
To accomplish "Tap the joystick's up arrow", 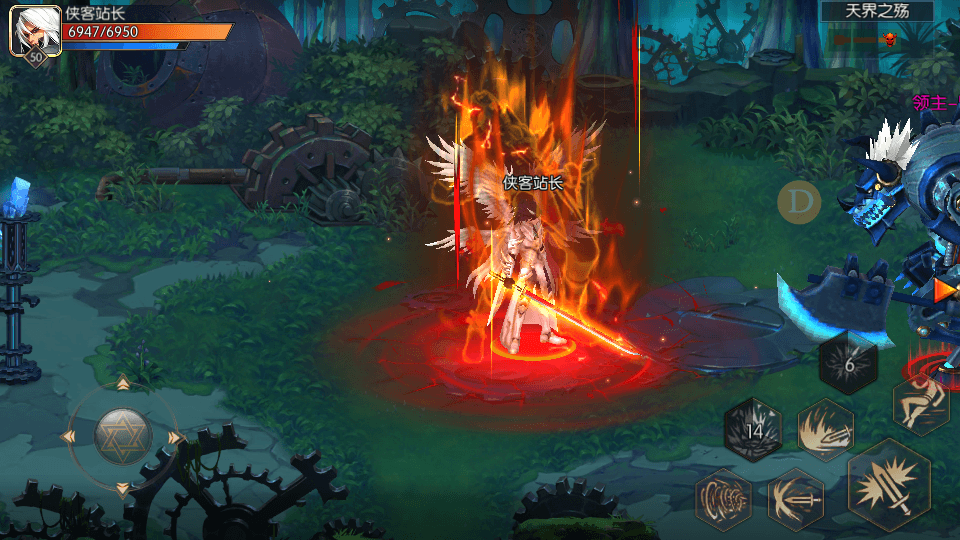I will (123, 384).
